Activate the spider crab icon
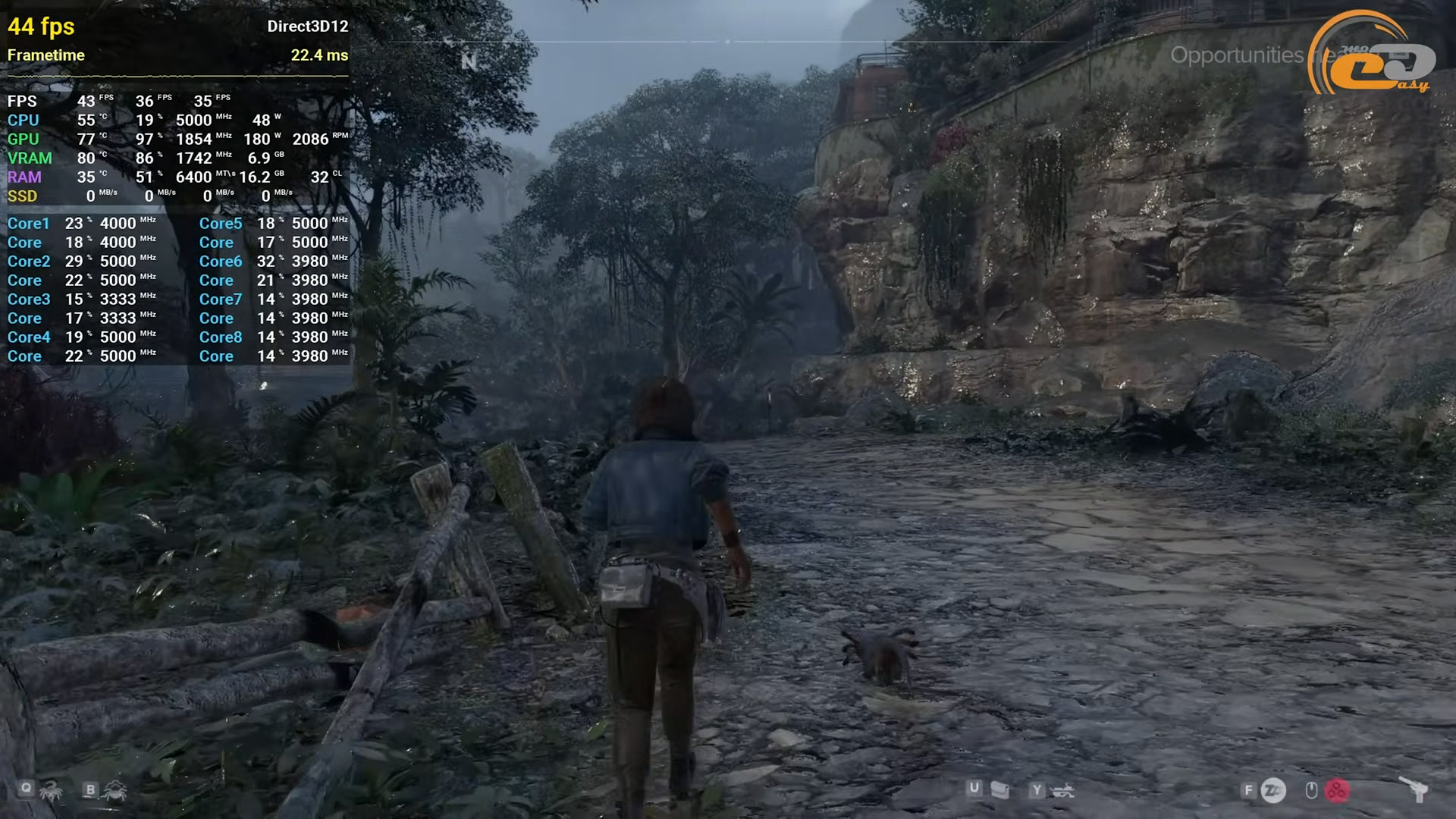Screen dimensions: 1456x819 (115, 792)
